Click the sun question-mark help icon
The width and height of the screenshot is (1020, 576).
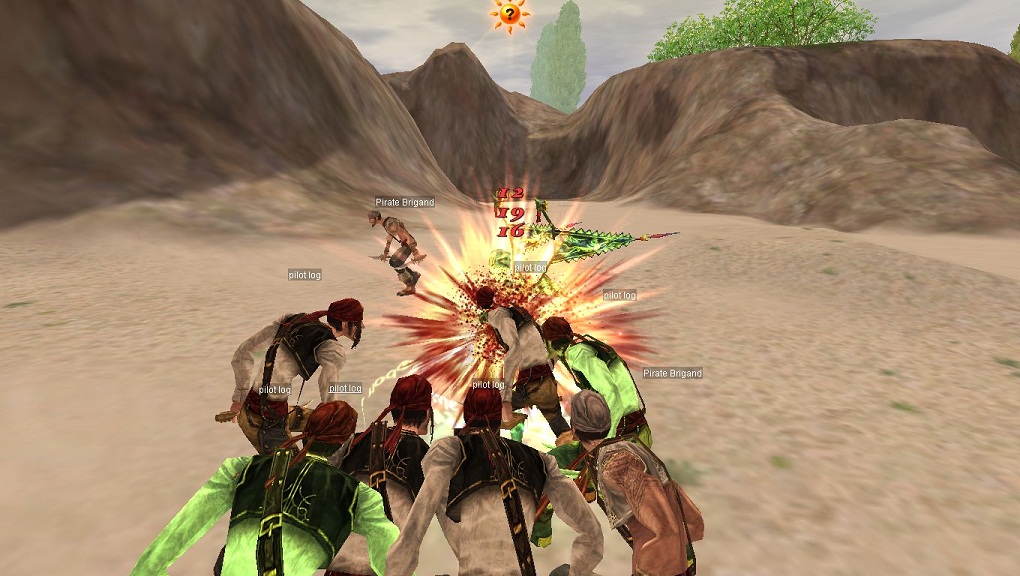(509, 14)
